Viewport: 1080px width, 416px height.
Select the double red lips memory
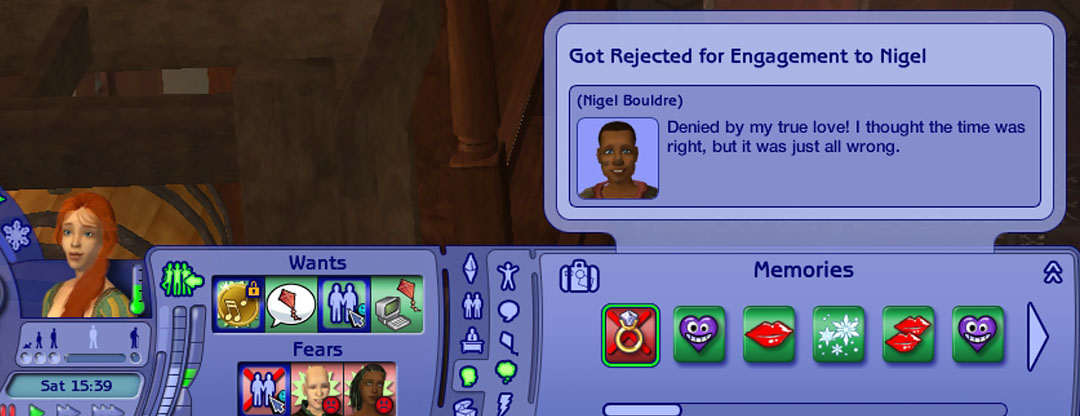click(x=909, y=334)
